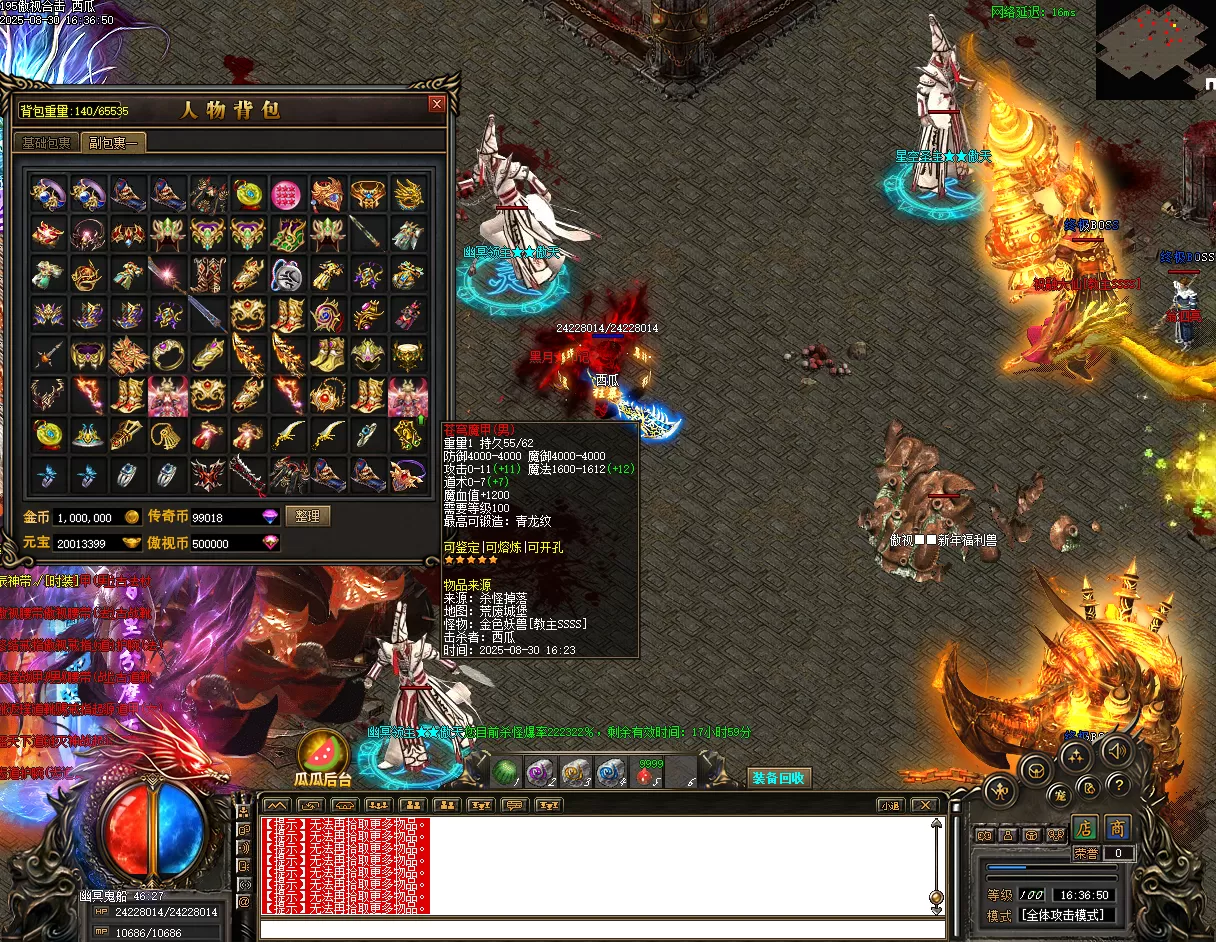Click the chat text input field
Image resolution: width=1216 pixels, height=942 pixels.
[x=600, y=929]
